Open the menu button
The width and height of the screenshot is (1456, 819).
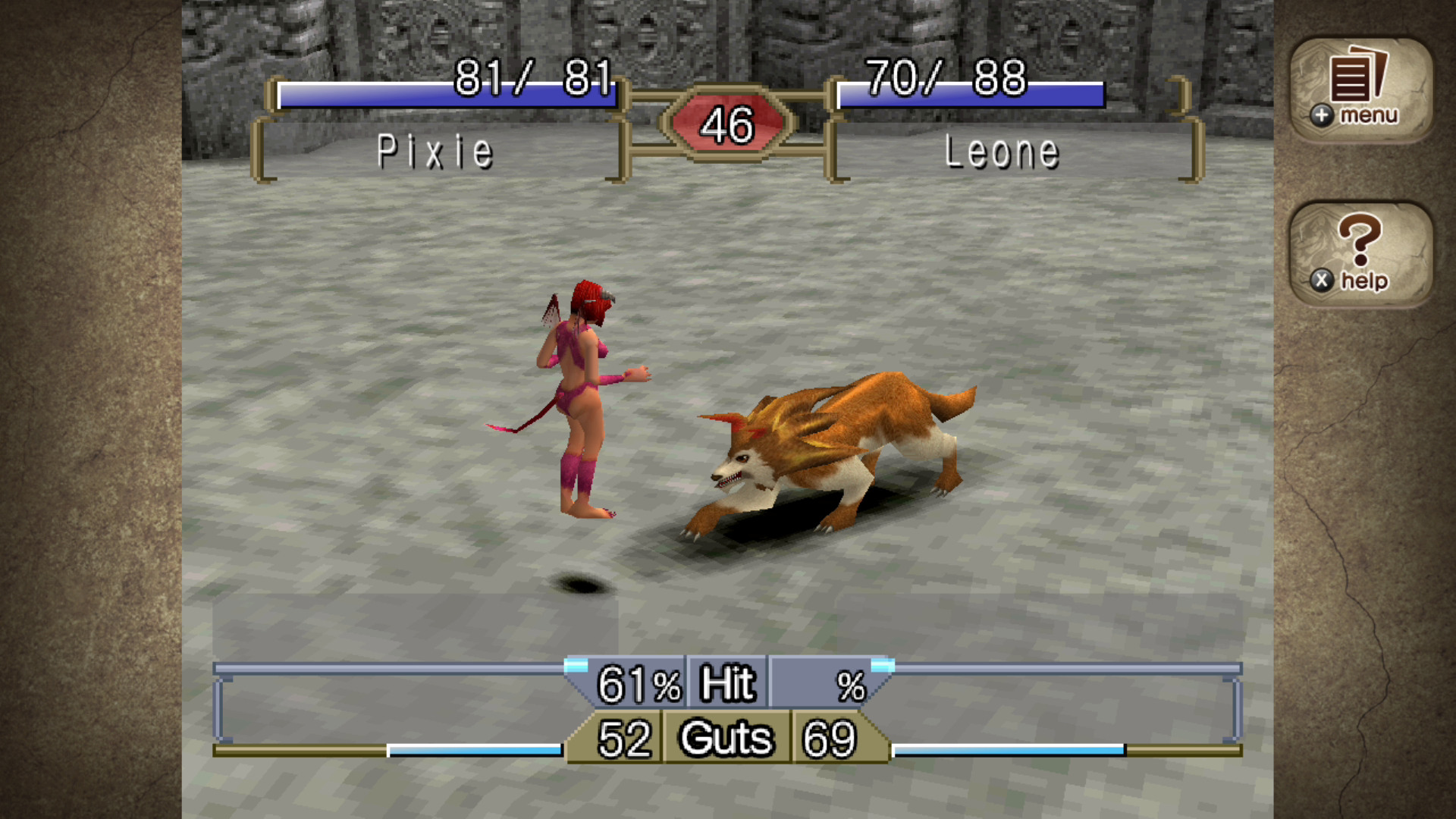[1360, 89]
